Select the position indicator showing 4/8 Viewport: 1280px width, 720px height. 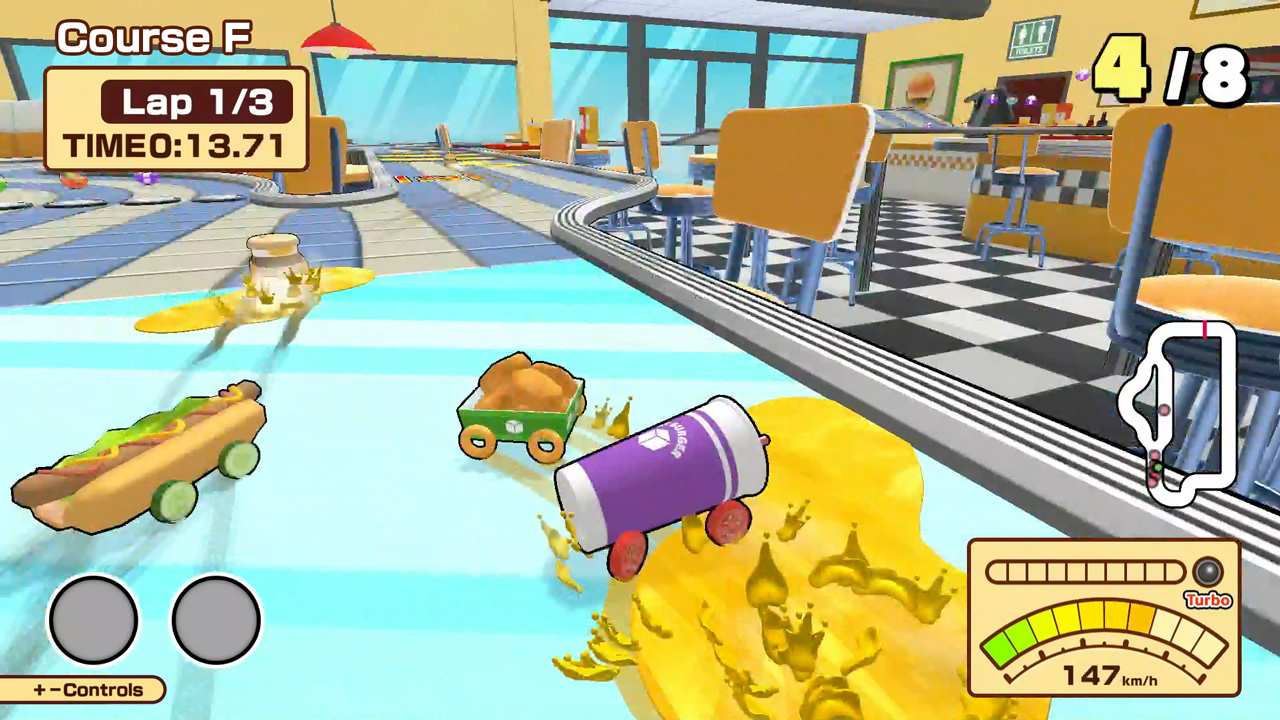(x=1170, y=70)
